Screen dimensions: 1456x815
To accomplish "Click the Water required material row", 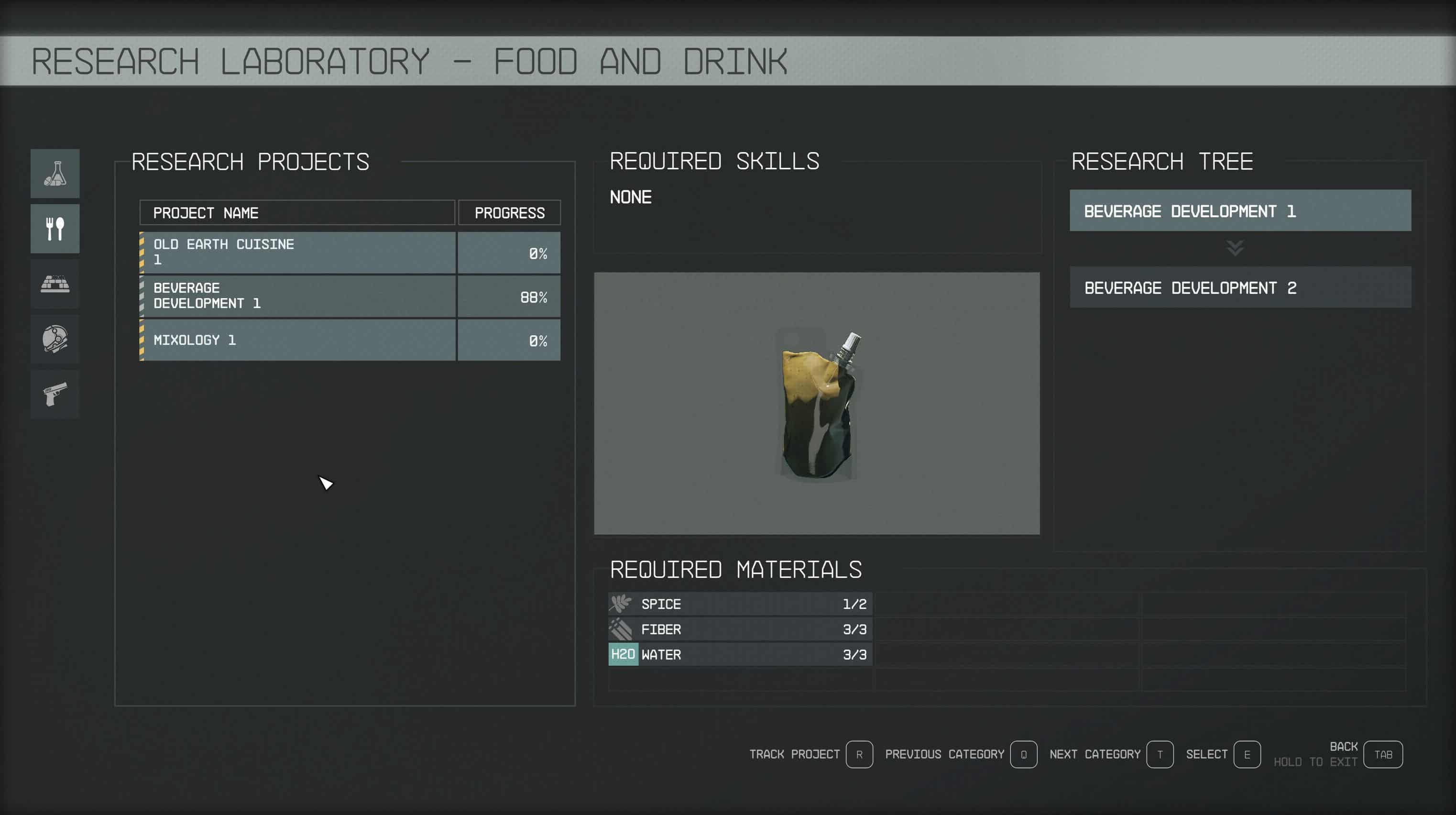I will point(740,654).
